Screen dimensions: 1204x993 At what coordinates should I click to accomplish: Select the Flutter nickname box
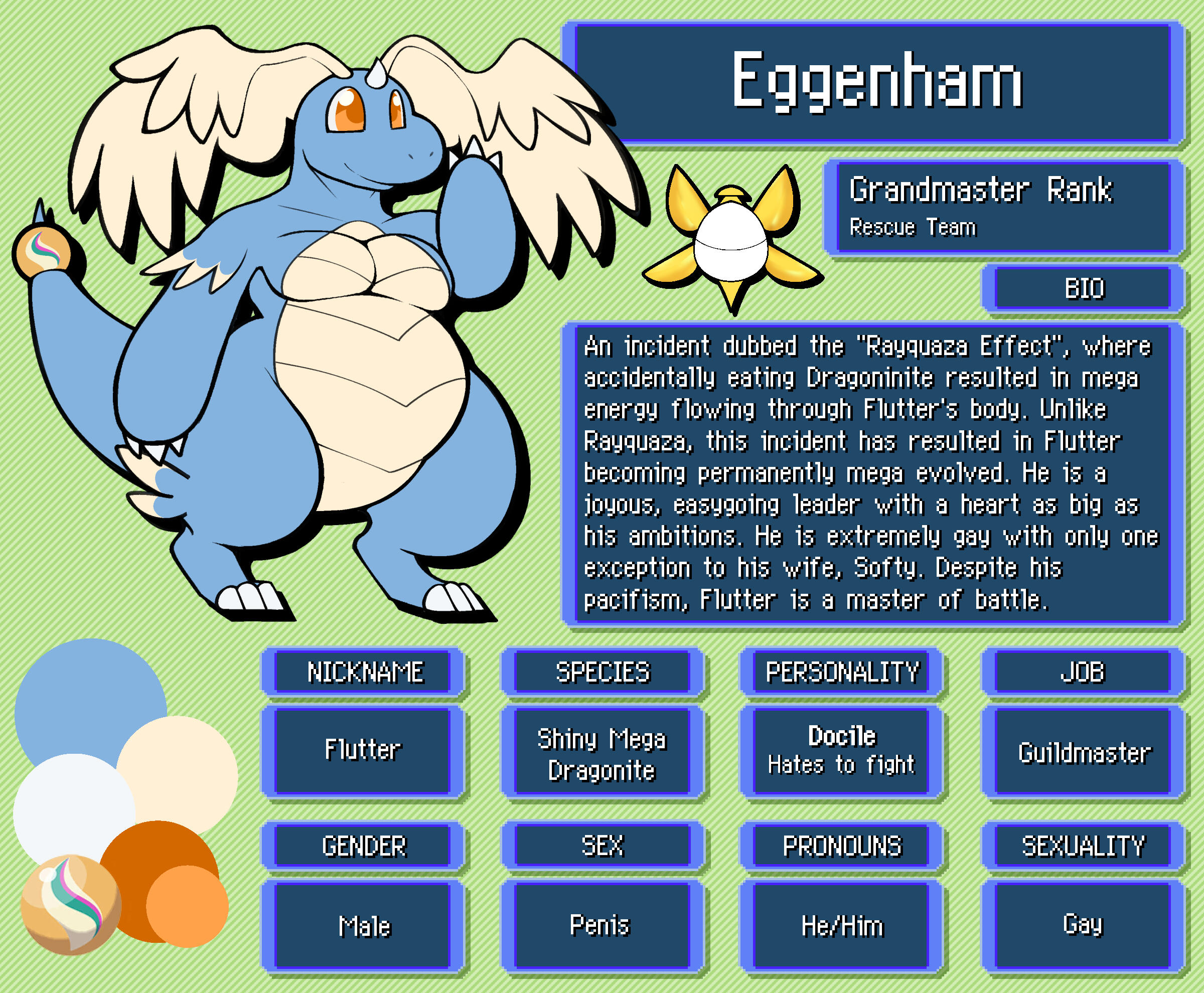click(363, 750)
